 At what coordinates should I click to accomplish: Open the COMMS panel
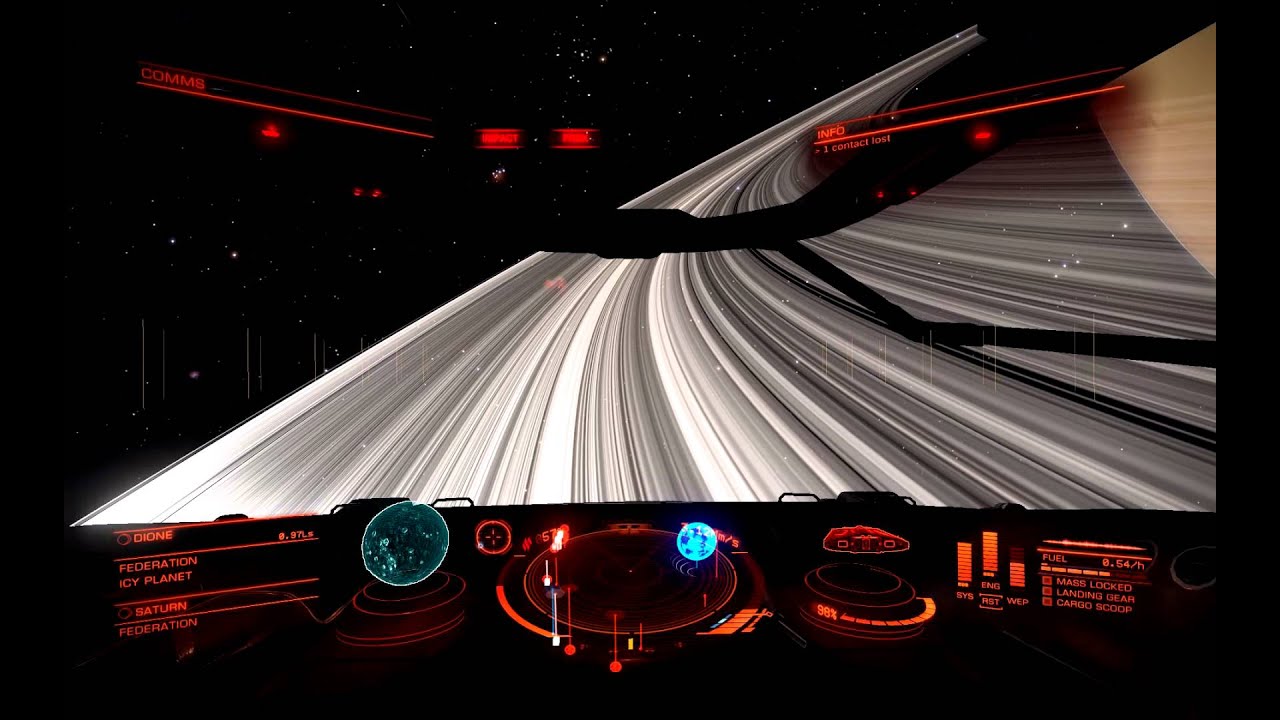173,77
